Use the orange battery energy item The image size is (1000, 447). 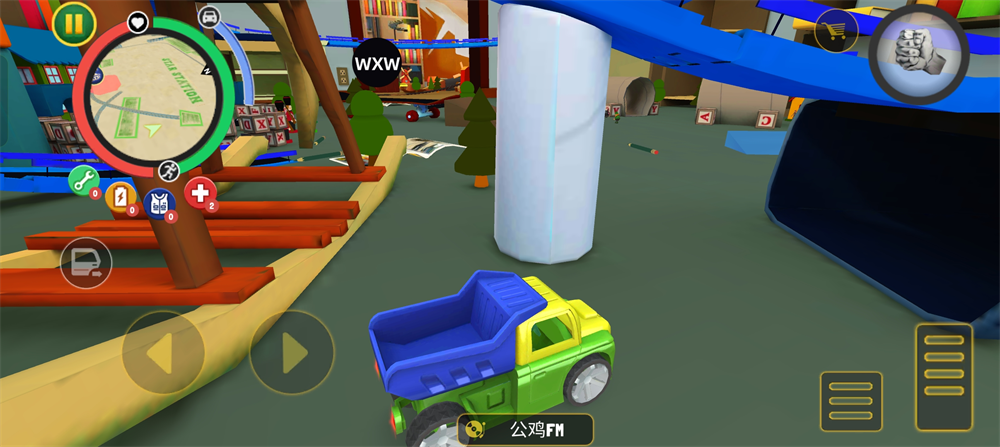120,196
